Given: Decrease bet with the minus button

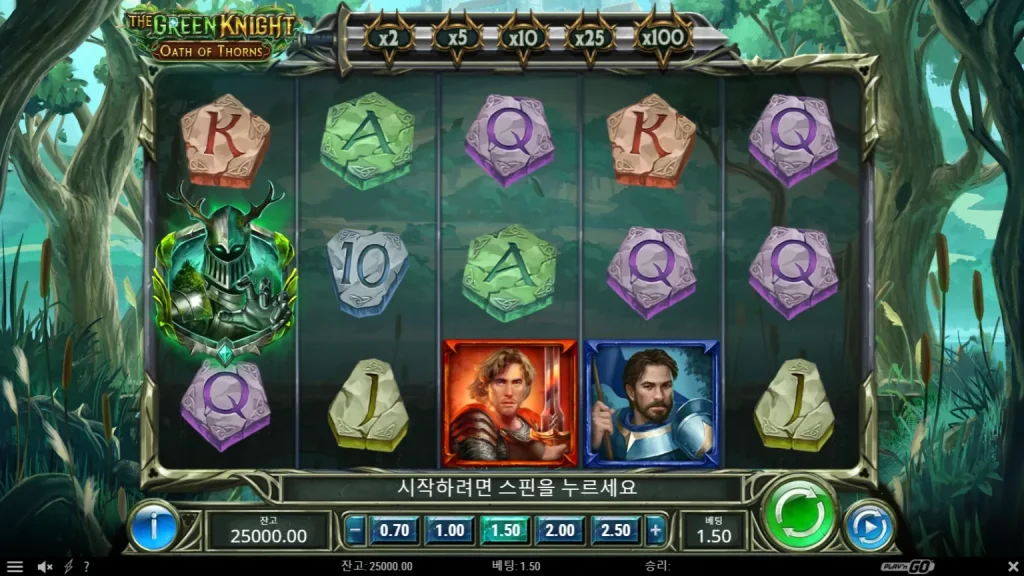Looking at the screenshot, I should (356, 530).
